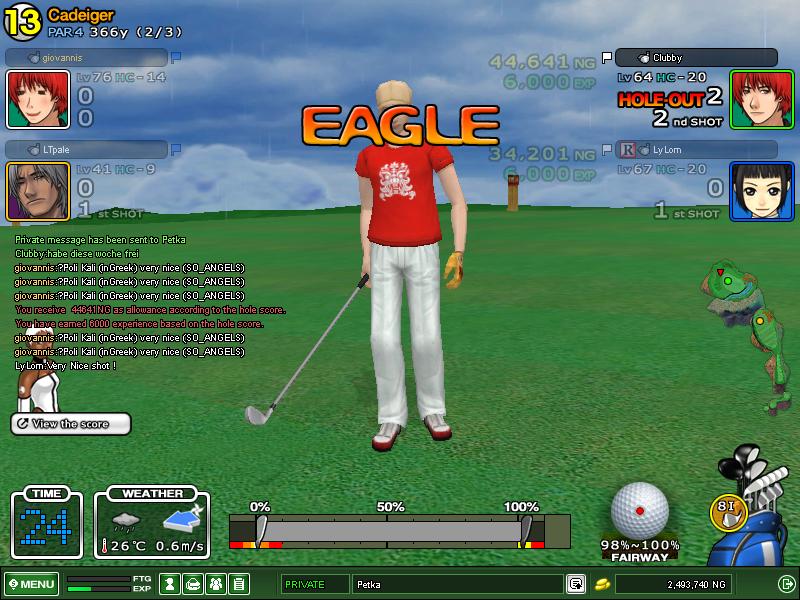The width and height of the screenshot is (800, 600).
Task: Open the notepad list icon
Action: 239,584
